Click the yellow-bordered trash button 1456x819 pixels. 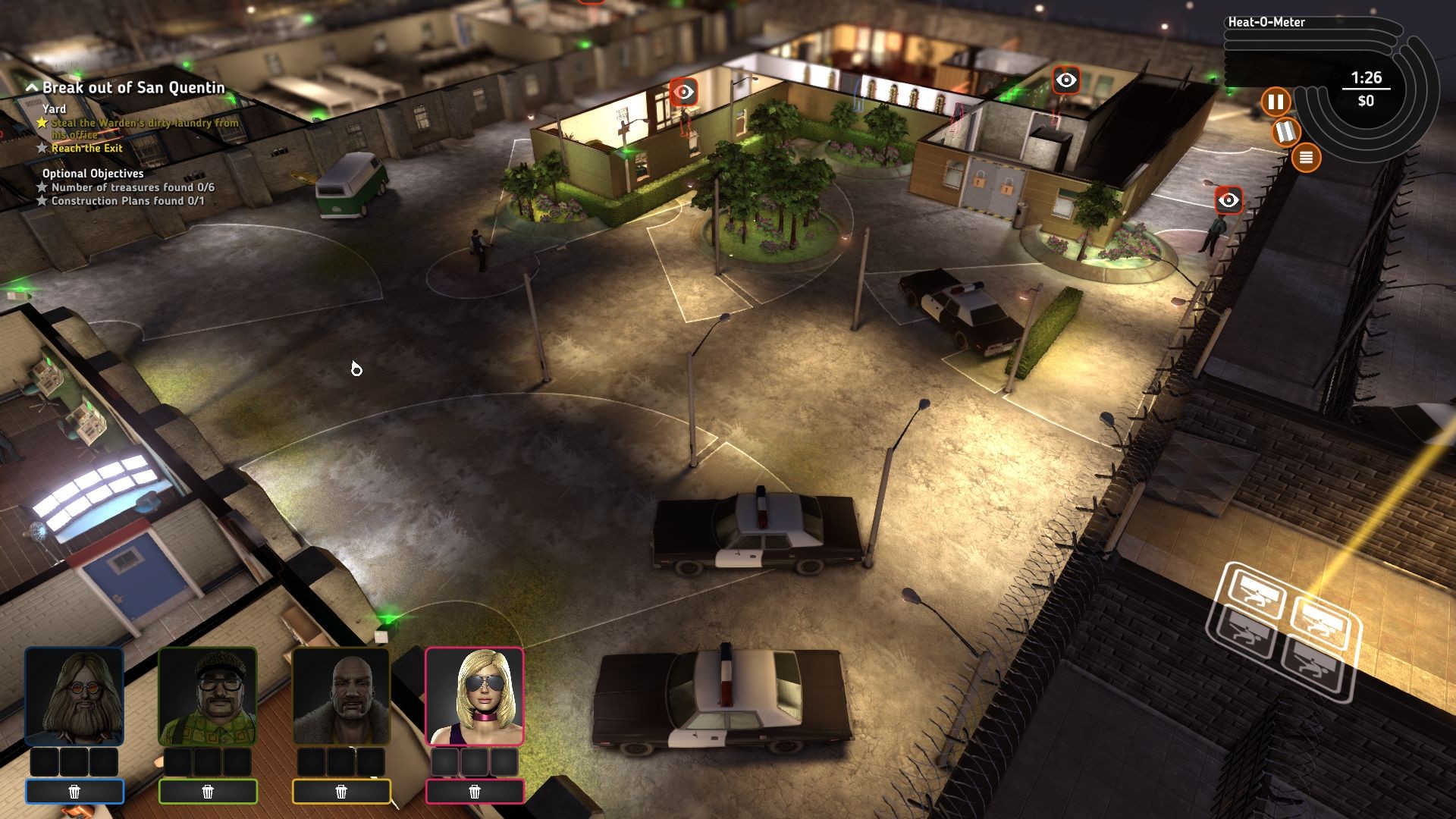341,792
